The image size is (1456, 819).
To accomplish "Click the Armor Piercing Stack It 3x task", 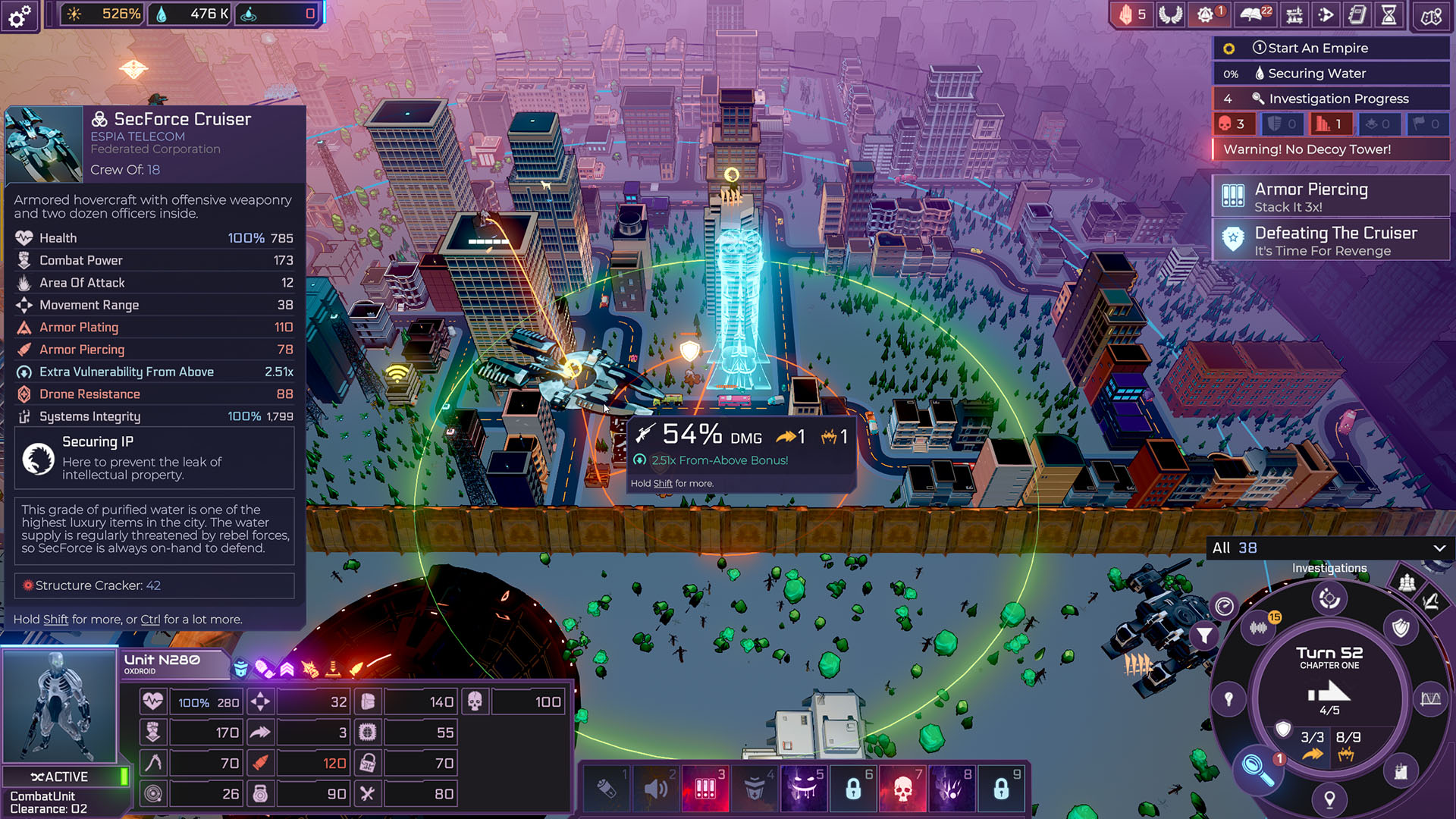I will click(x=1331, y=196).
